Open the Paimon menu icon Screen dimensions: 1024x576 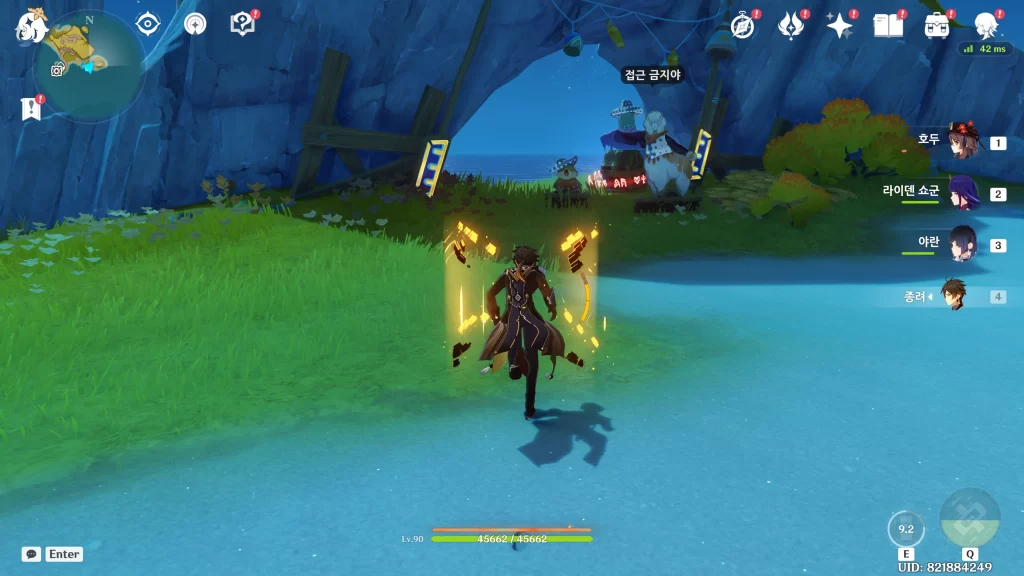click(30, 26)
